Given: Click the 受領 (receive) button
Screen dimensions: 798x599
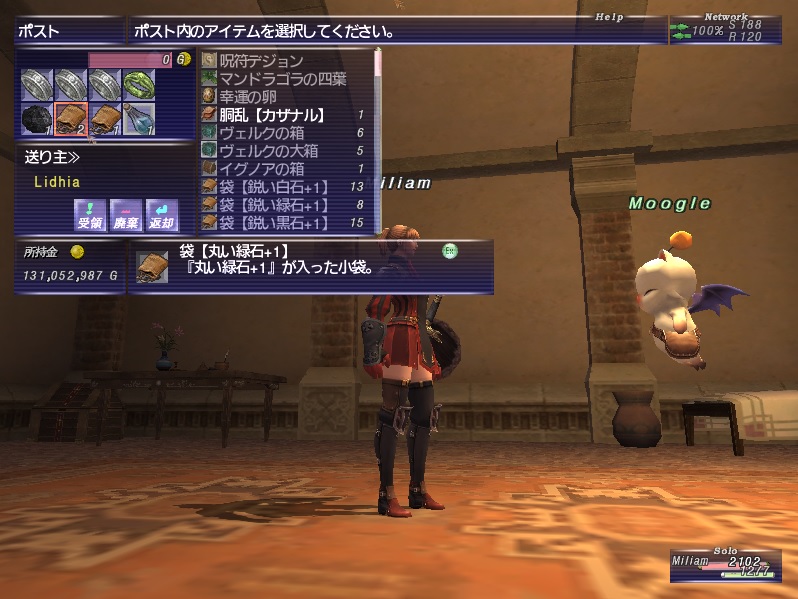Looking at the screenshot, I should coord(90,212).
